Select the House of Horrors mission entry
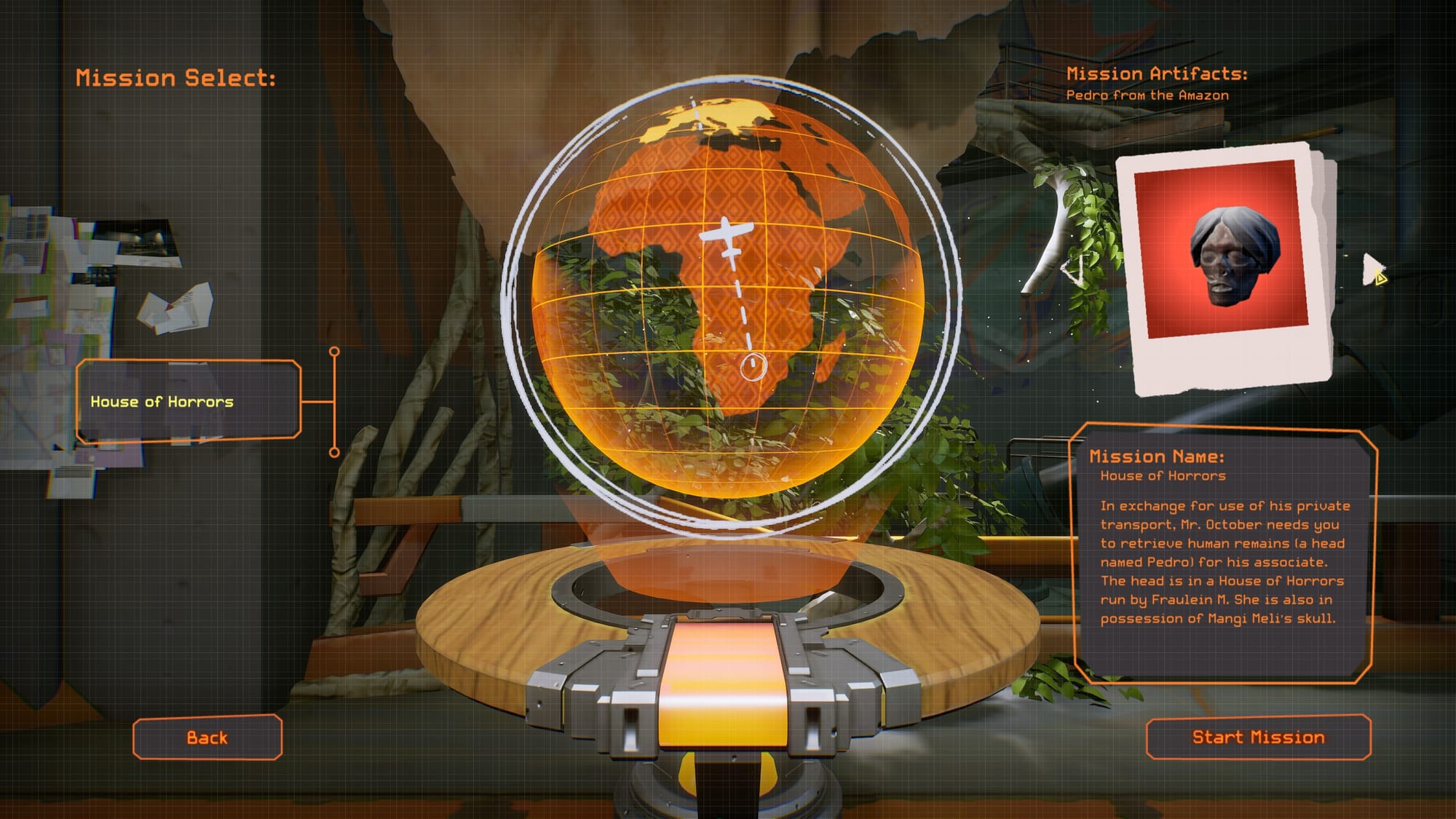The image size is (1456, 819). [x=188, y=401]
